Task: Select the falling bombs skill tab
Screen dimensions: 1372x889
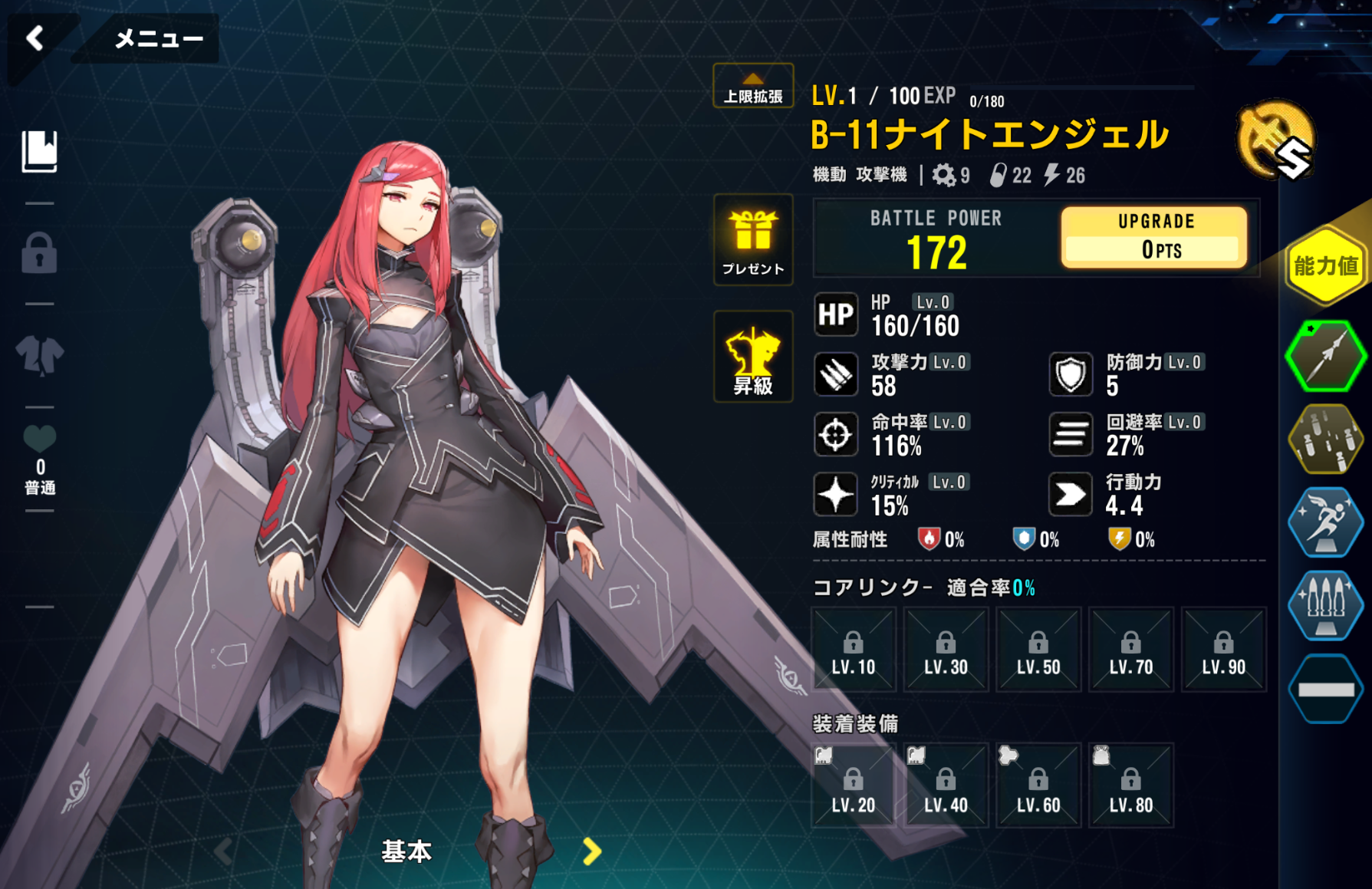Action: (x=1325, y=439)
